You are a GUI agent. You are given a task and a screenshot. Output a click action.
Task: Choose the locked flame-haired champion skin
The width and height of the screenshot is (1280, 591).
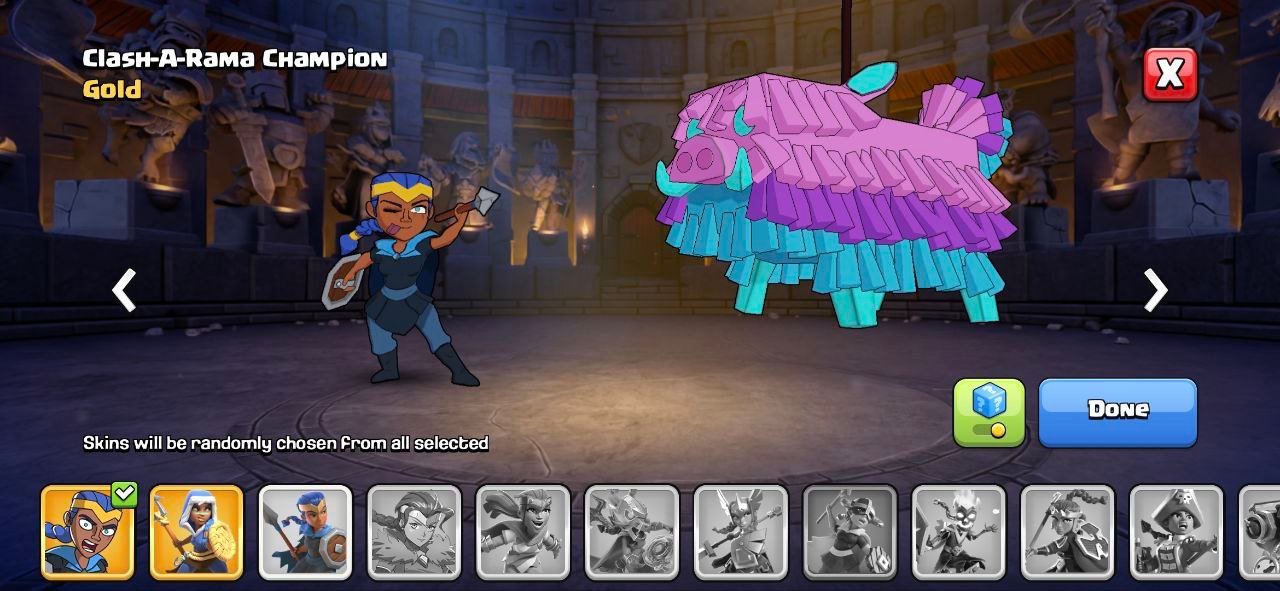click(958, 532)
